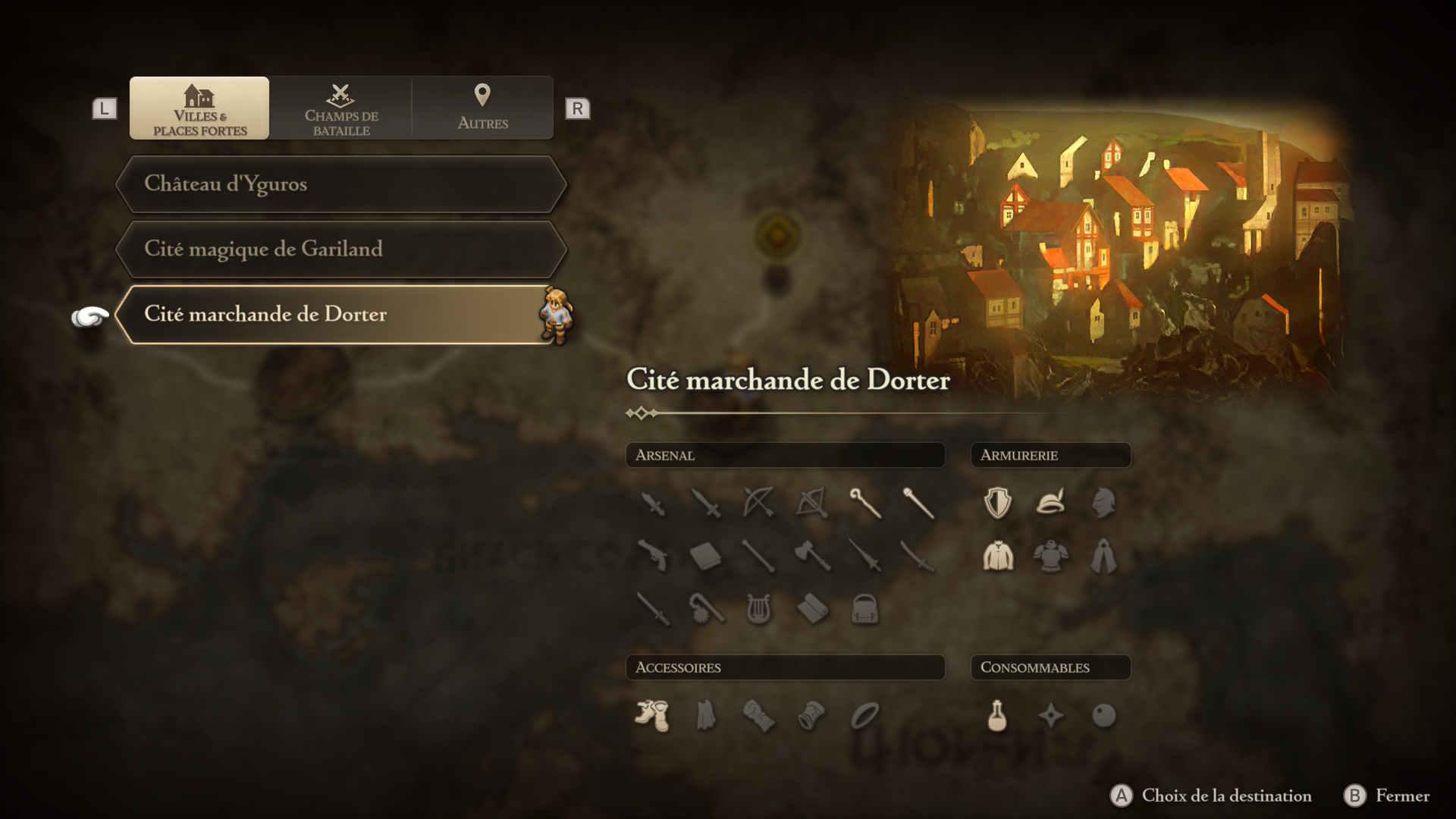Click the gun weapon icon

coord(652,557)
